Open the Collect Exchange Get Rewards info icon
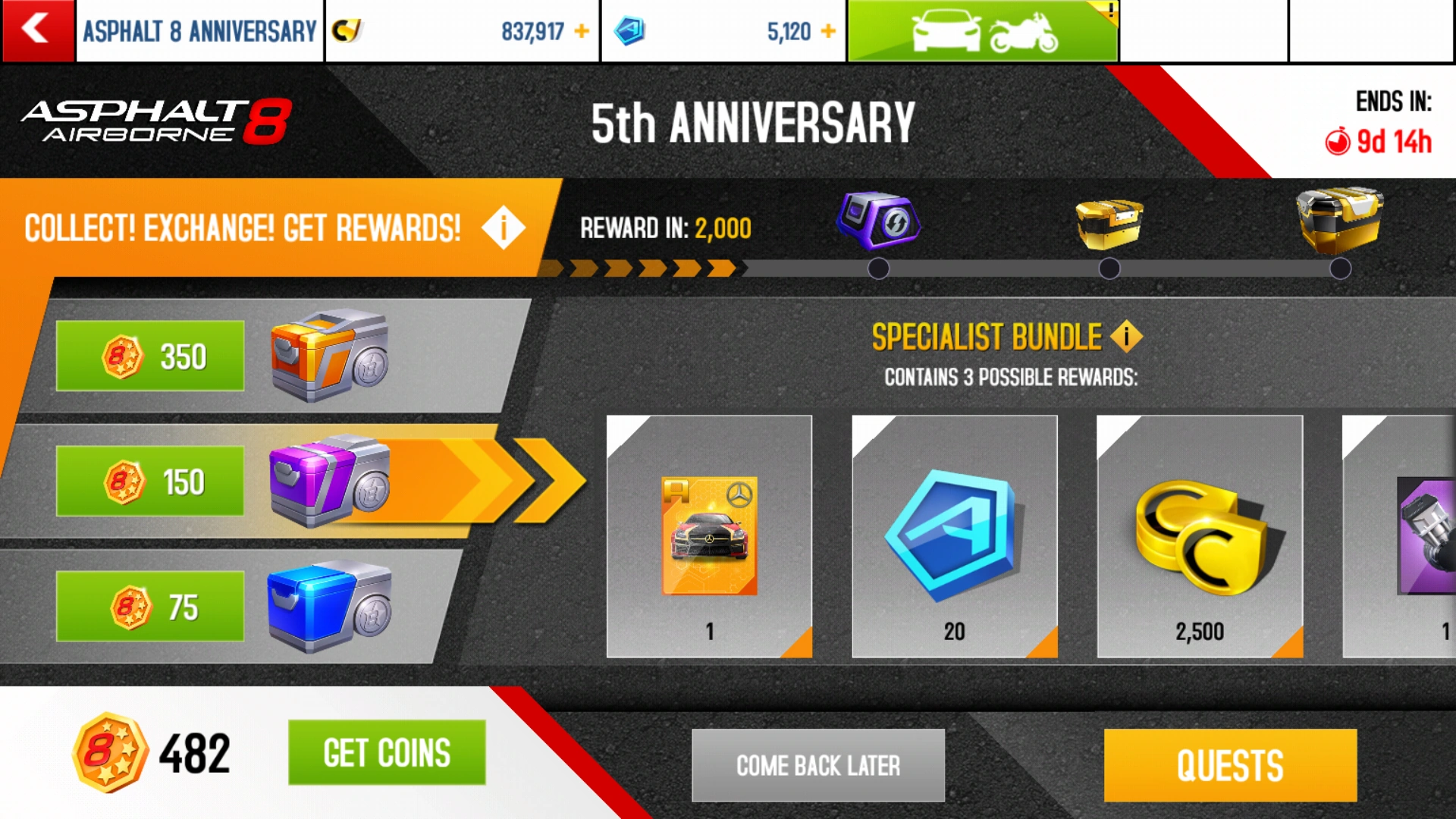Screen dimensions: 1456x819 503,227
